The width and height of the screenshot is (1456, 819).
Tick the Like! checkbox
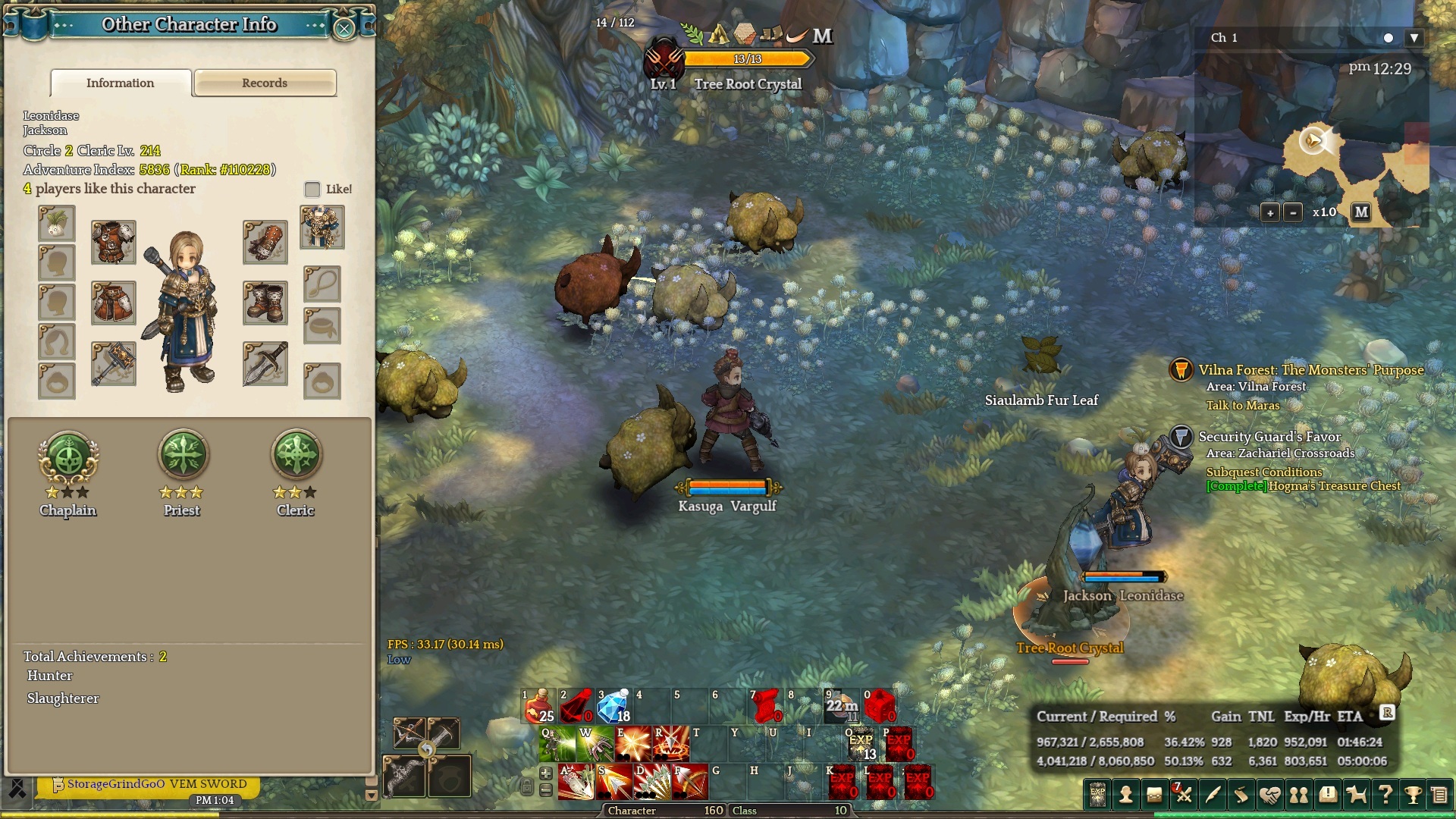point(312,189)
